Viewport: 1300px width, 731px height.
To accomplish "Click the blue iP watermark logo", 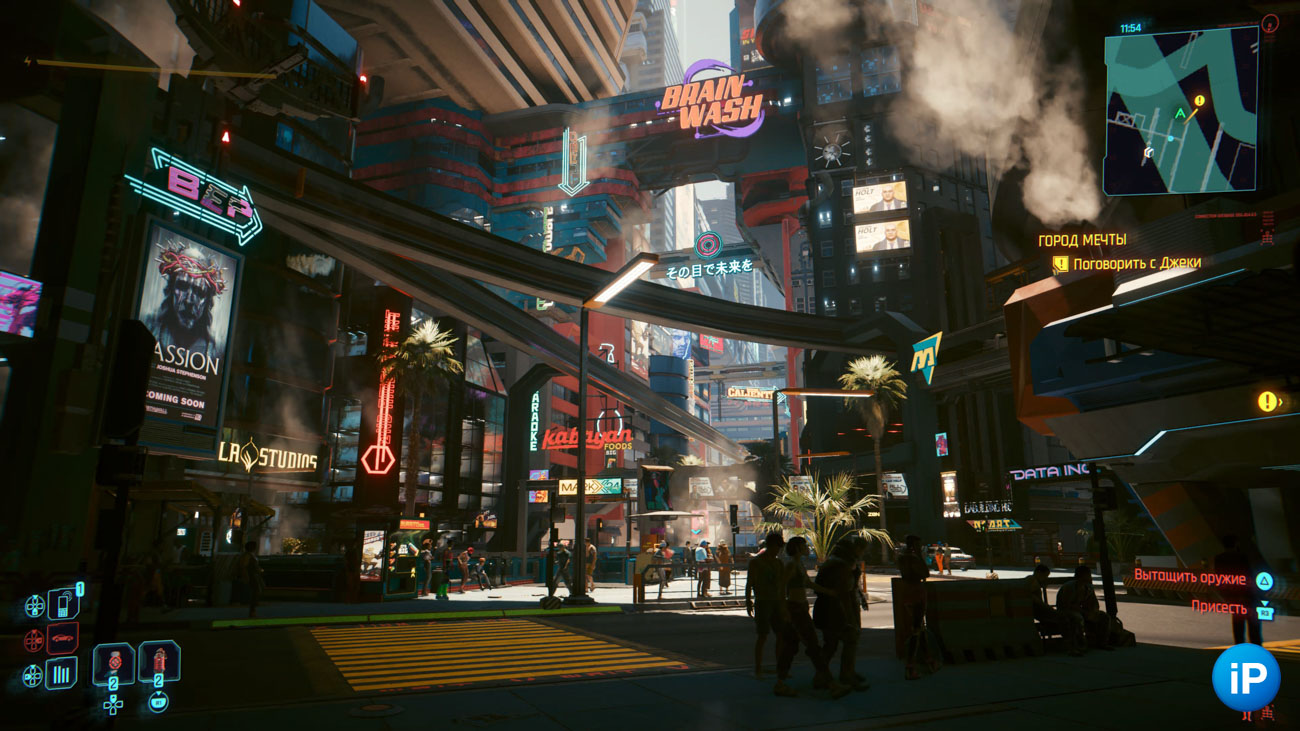I will click(x=1245, y=677).
